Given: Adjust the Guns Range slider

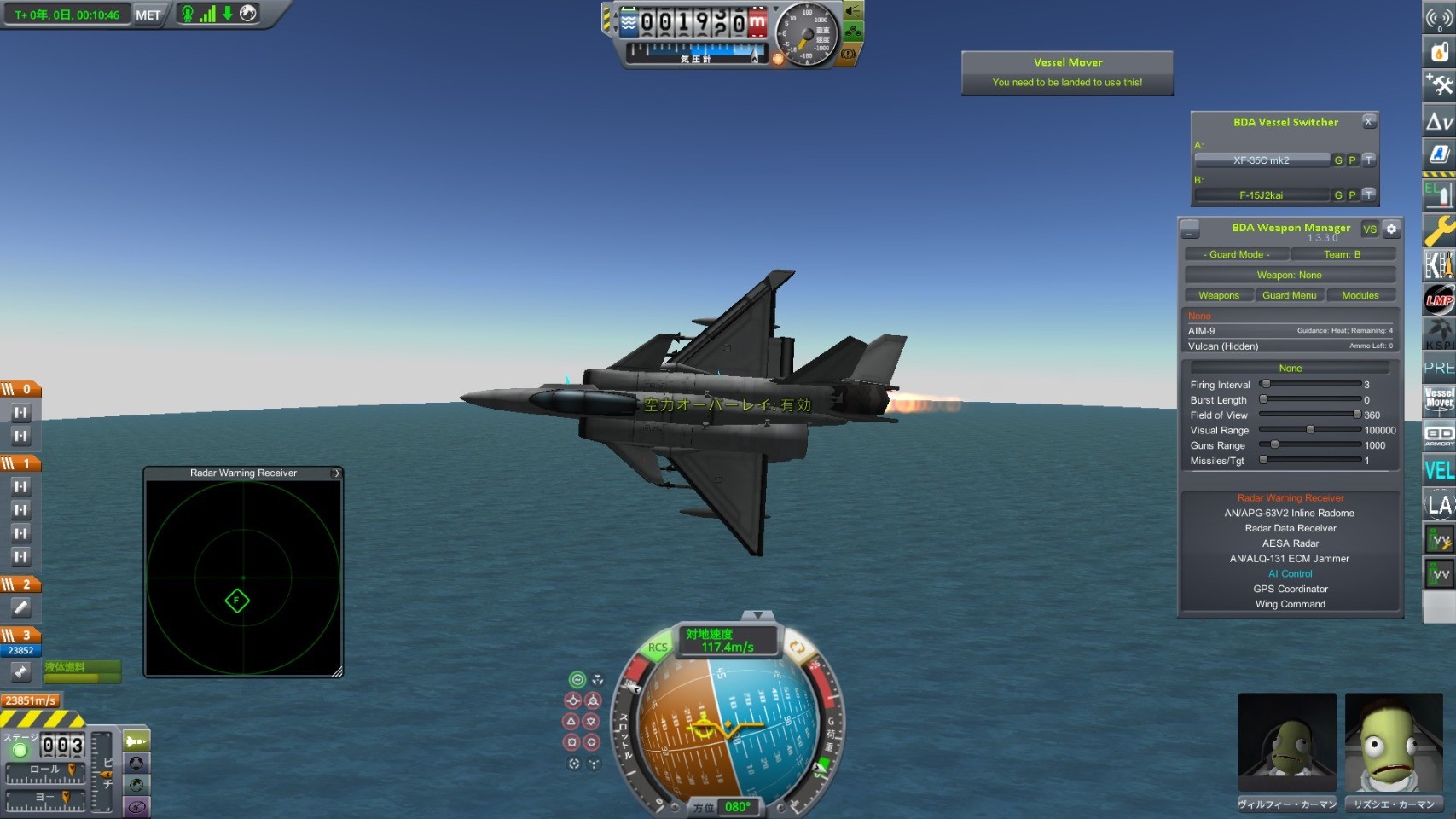Looking at the screenshot, I should [x=1274, y=445].
